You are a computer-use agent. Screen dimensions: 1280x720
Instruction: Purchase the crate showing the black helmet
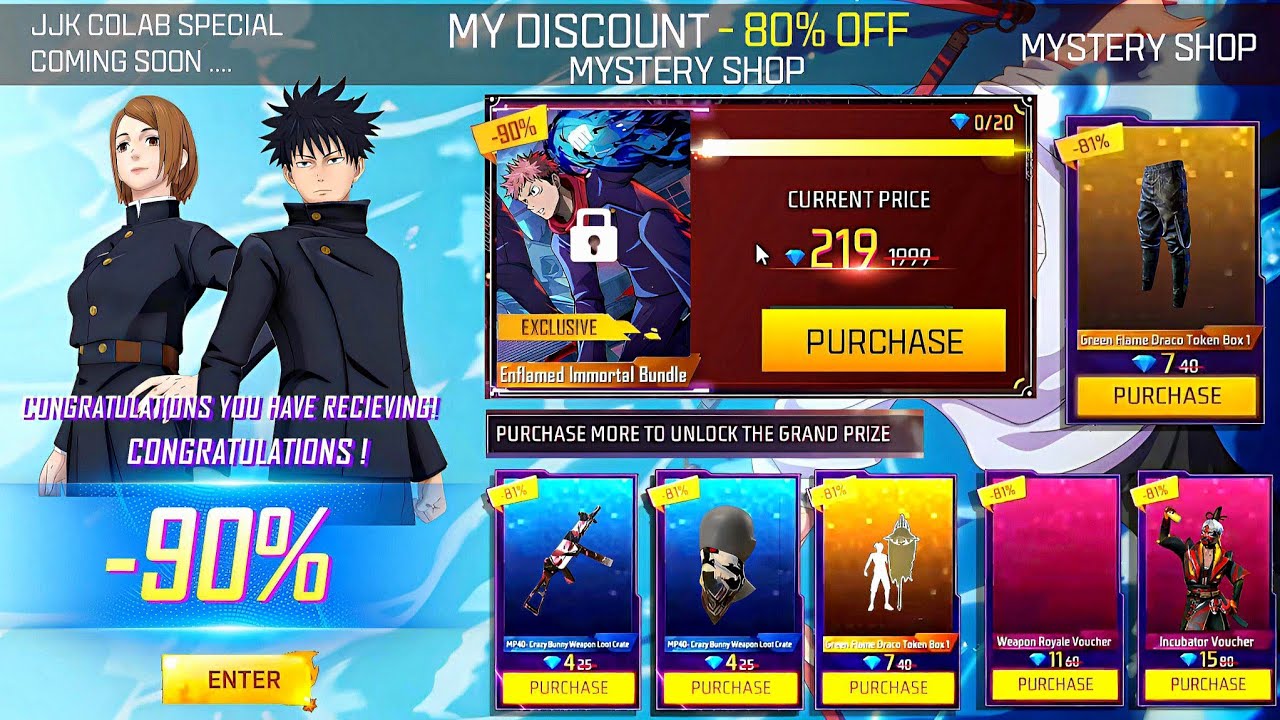coord(730,687)
